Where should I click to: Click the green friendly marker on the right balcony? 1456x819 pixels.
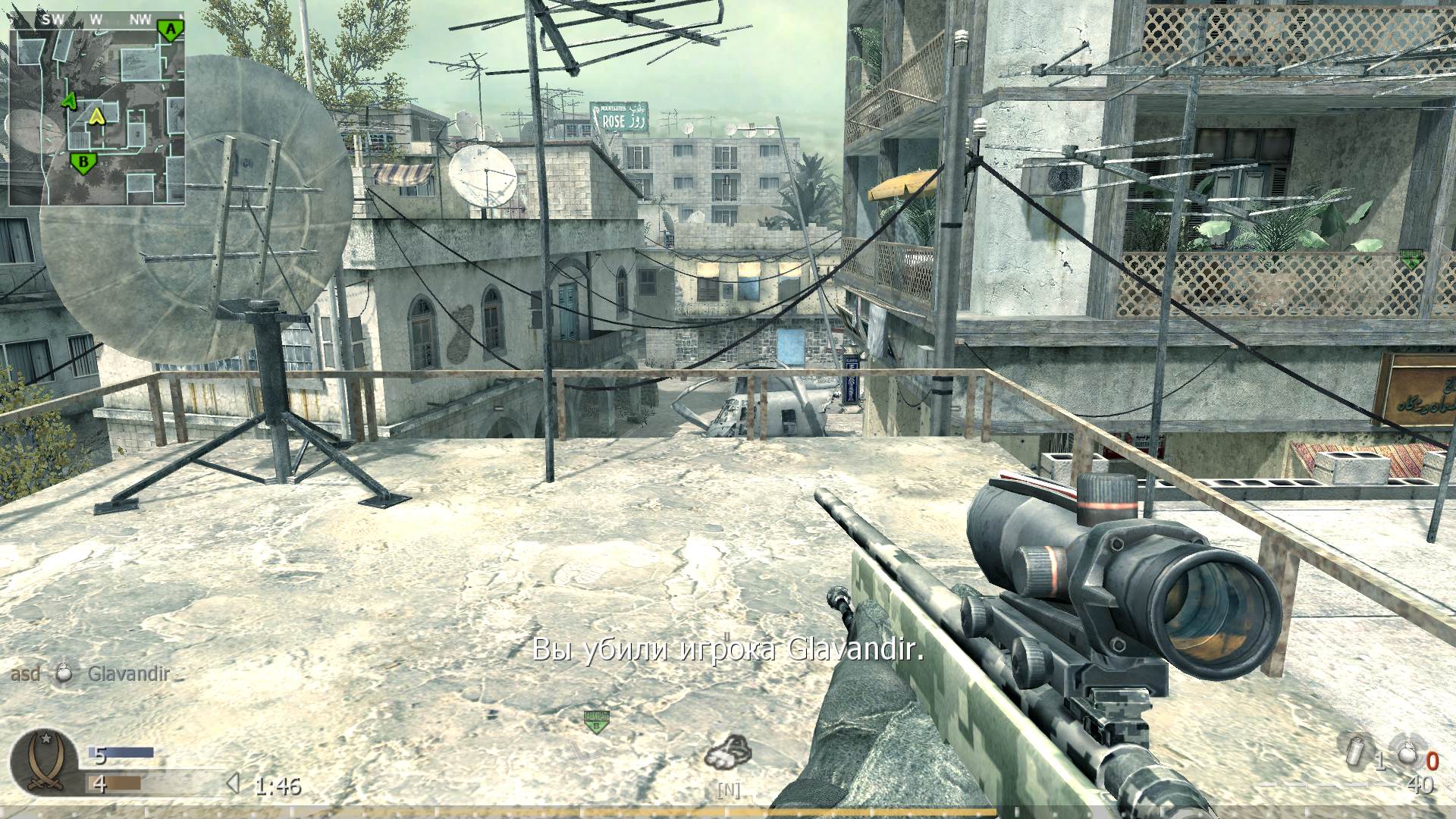(x=1412, y=256)
